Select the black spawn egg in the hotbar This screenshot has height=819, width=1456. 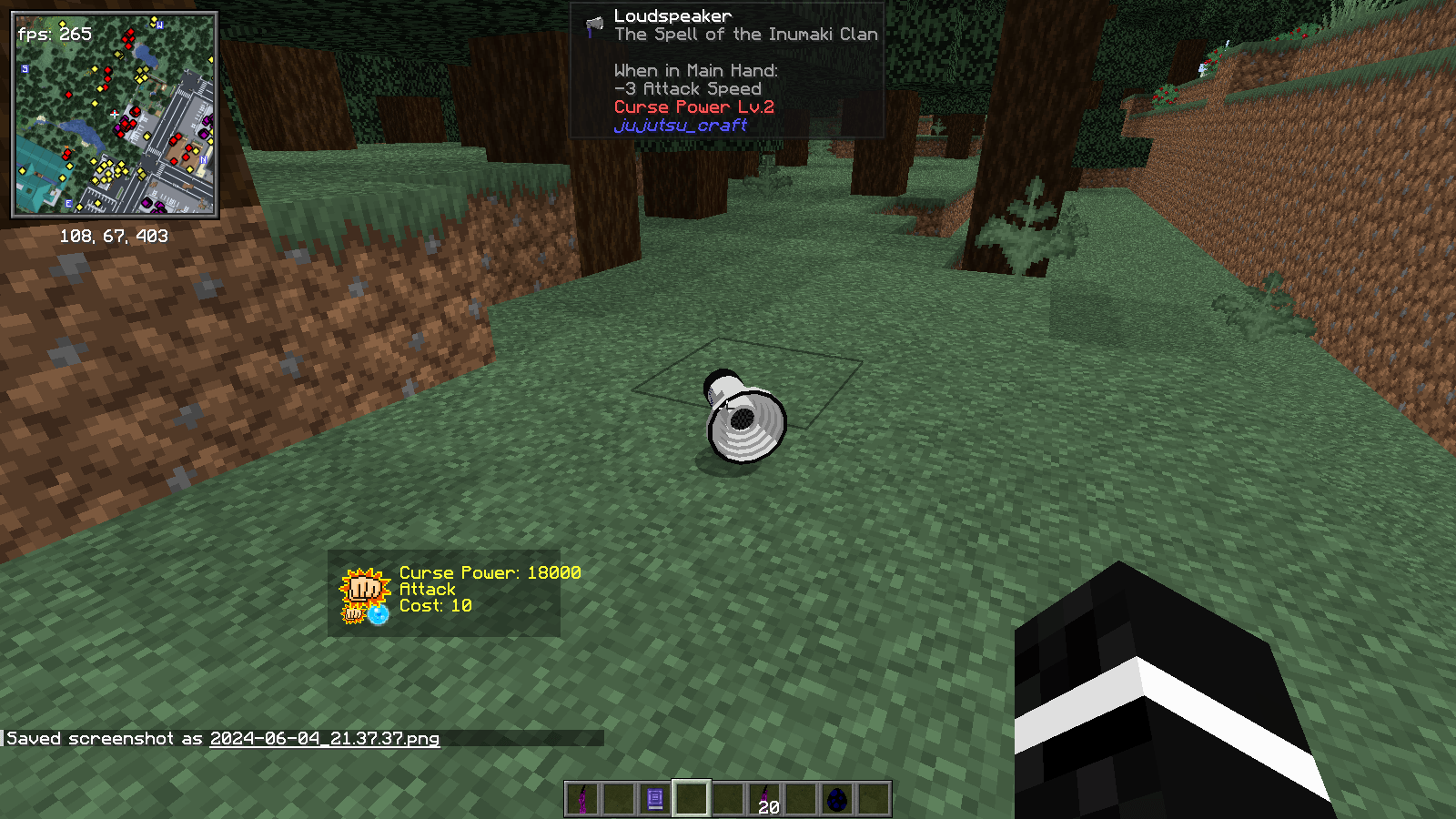coord(838,797)
